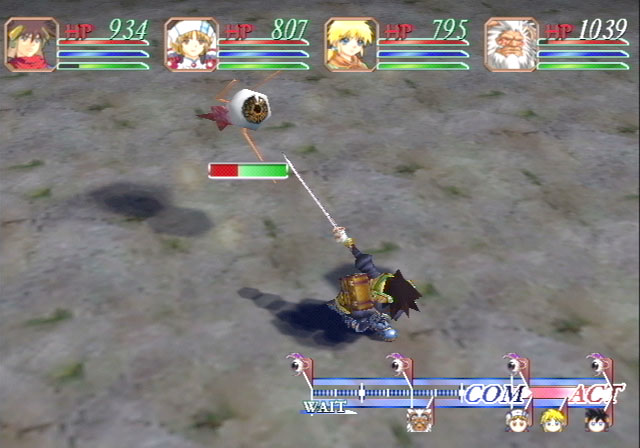Select the blonde boy's party portrait
Viewport: 640px width, 448px height.
pyautogui.click(x=351, y=45)
